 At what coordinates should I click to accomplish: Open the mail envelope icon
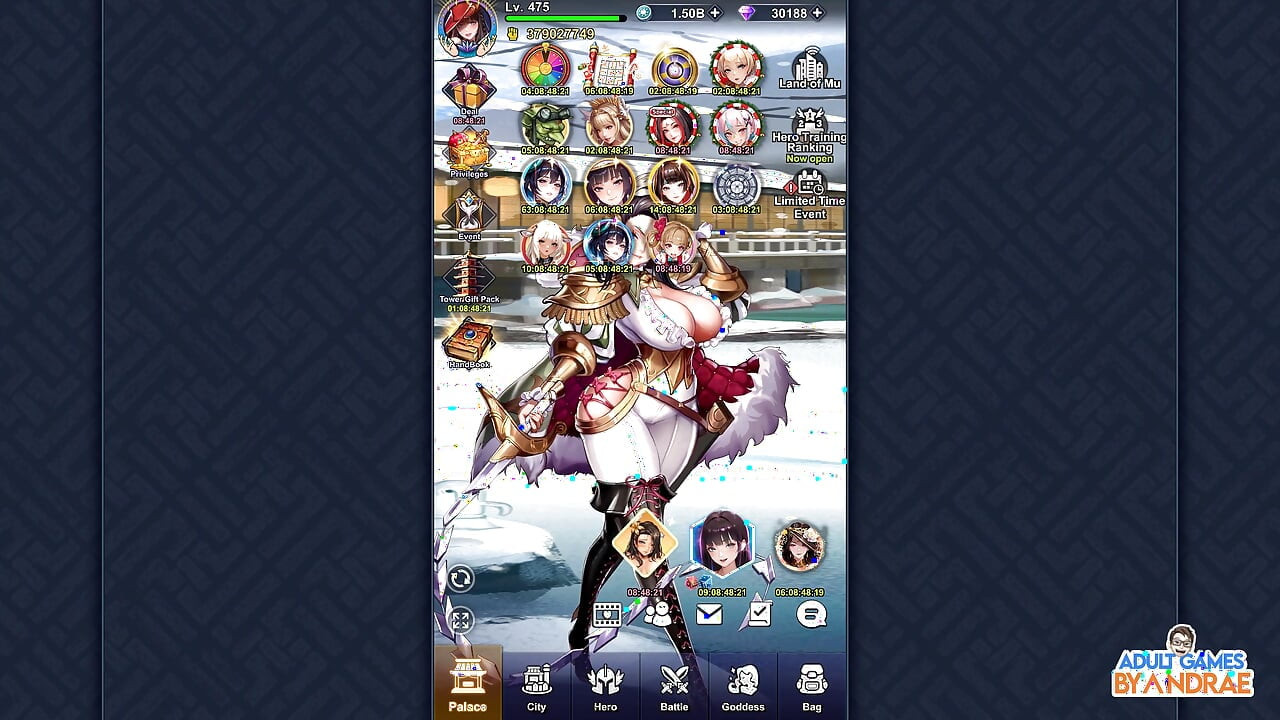pos(709,615)
